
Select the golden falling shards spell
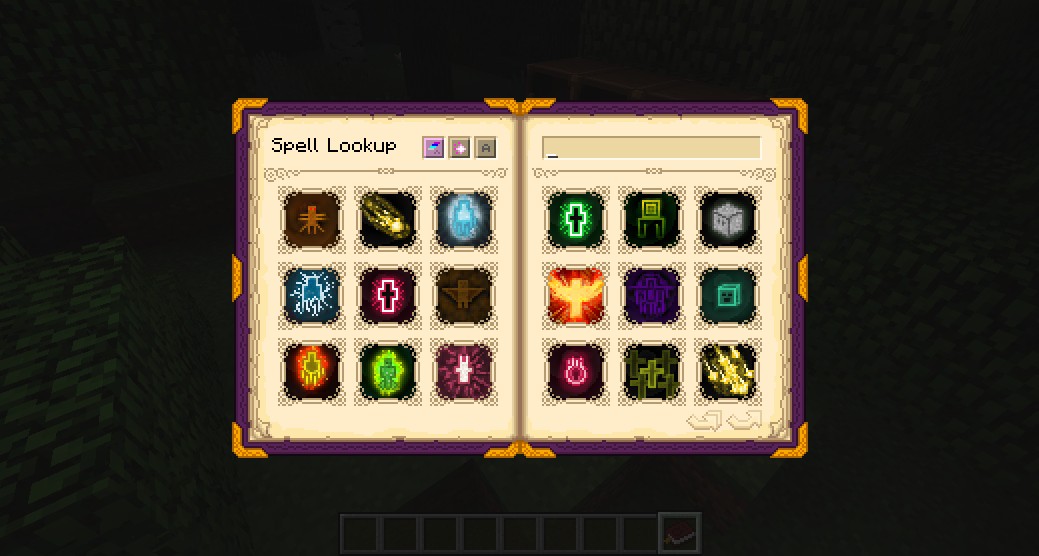[728, 370]
